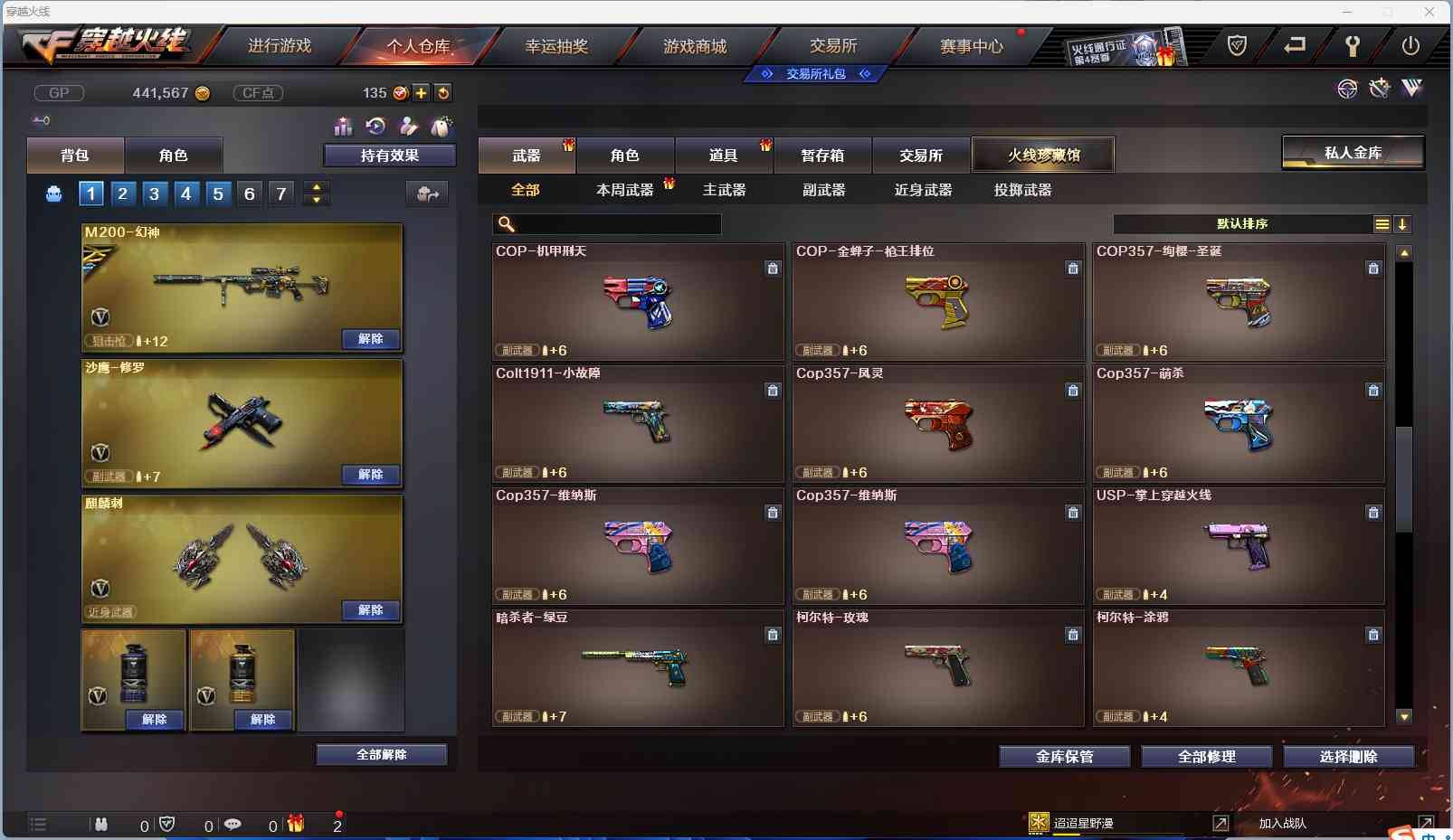Click the gift icon showing 2 in bottom bar
Viewport: 1453px width, 840px height.
click(x=295, y=824)
